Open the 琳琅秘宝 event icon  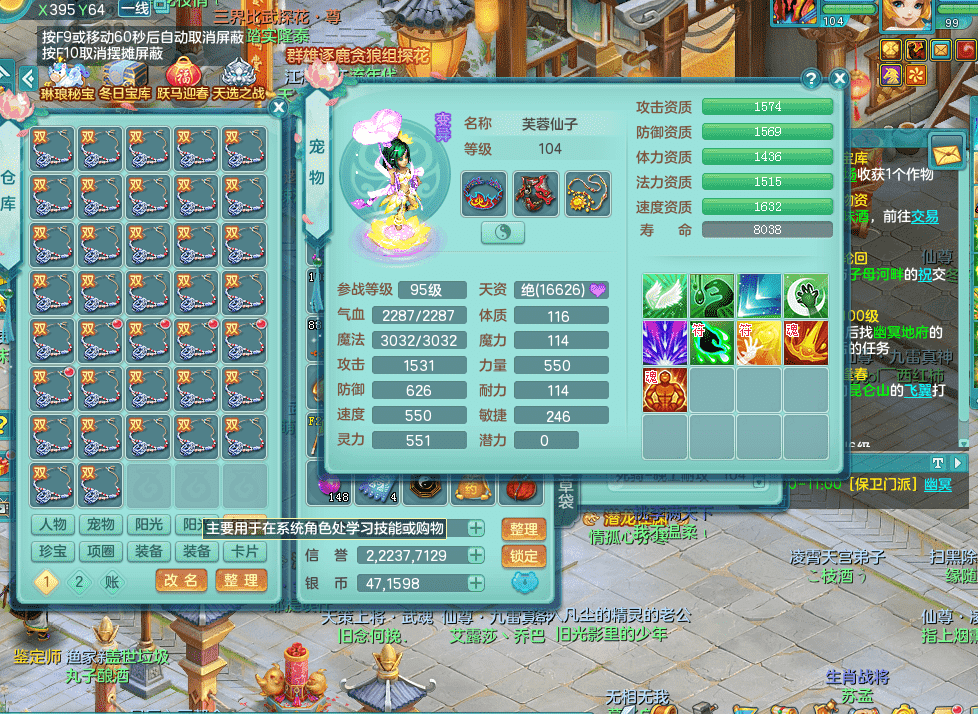click(x=67, y=76)
